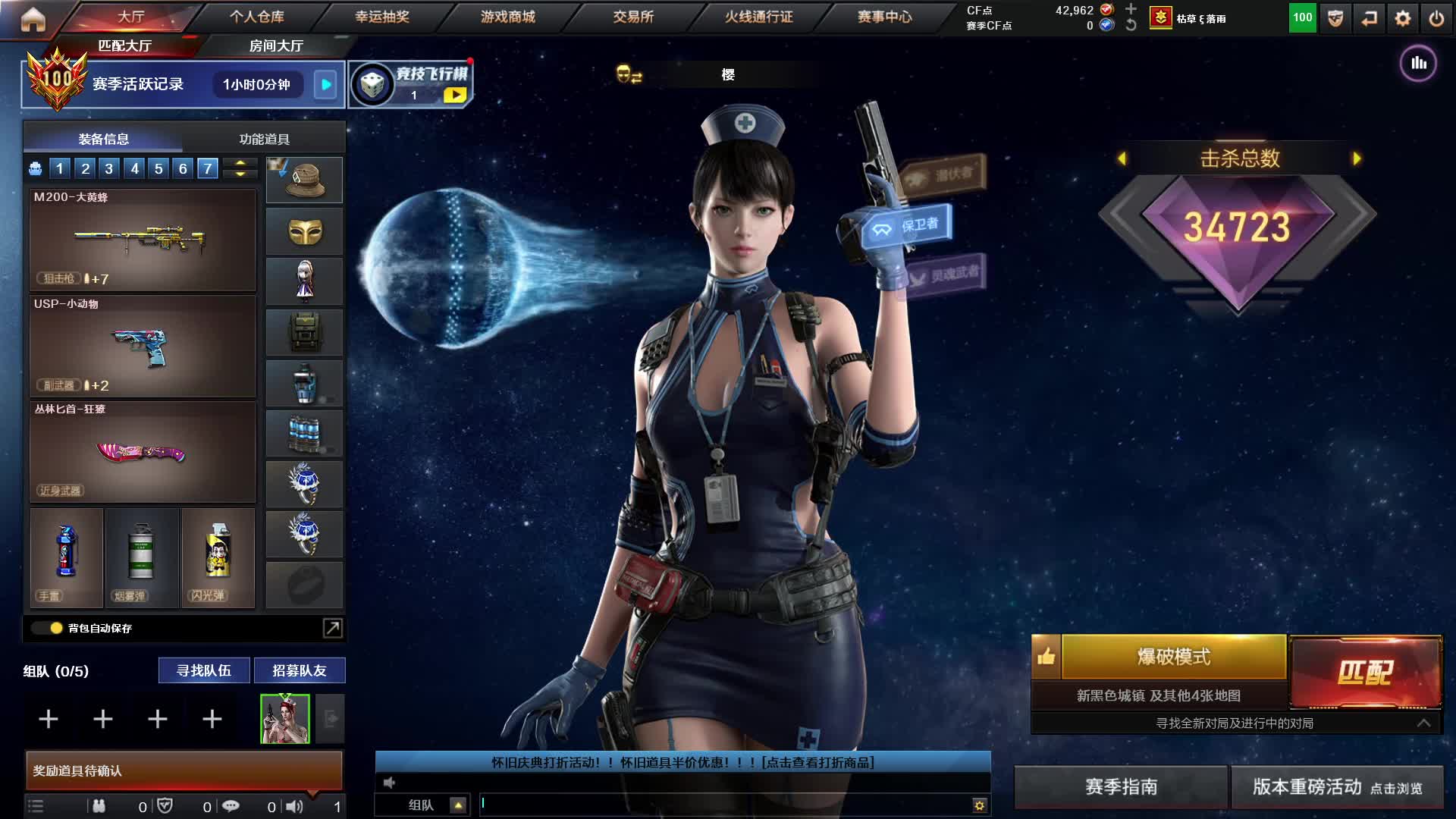1456x819 pixels.
Task: Show next stat with right yellow arrow
Action: (1357, 158)
